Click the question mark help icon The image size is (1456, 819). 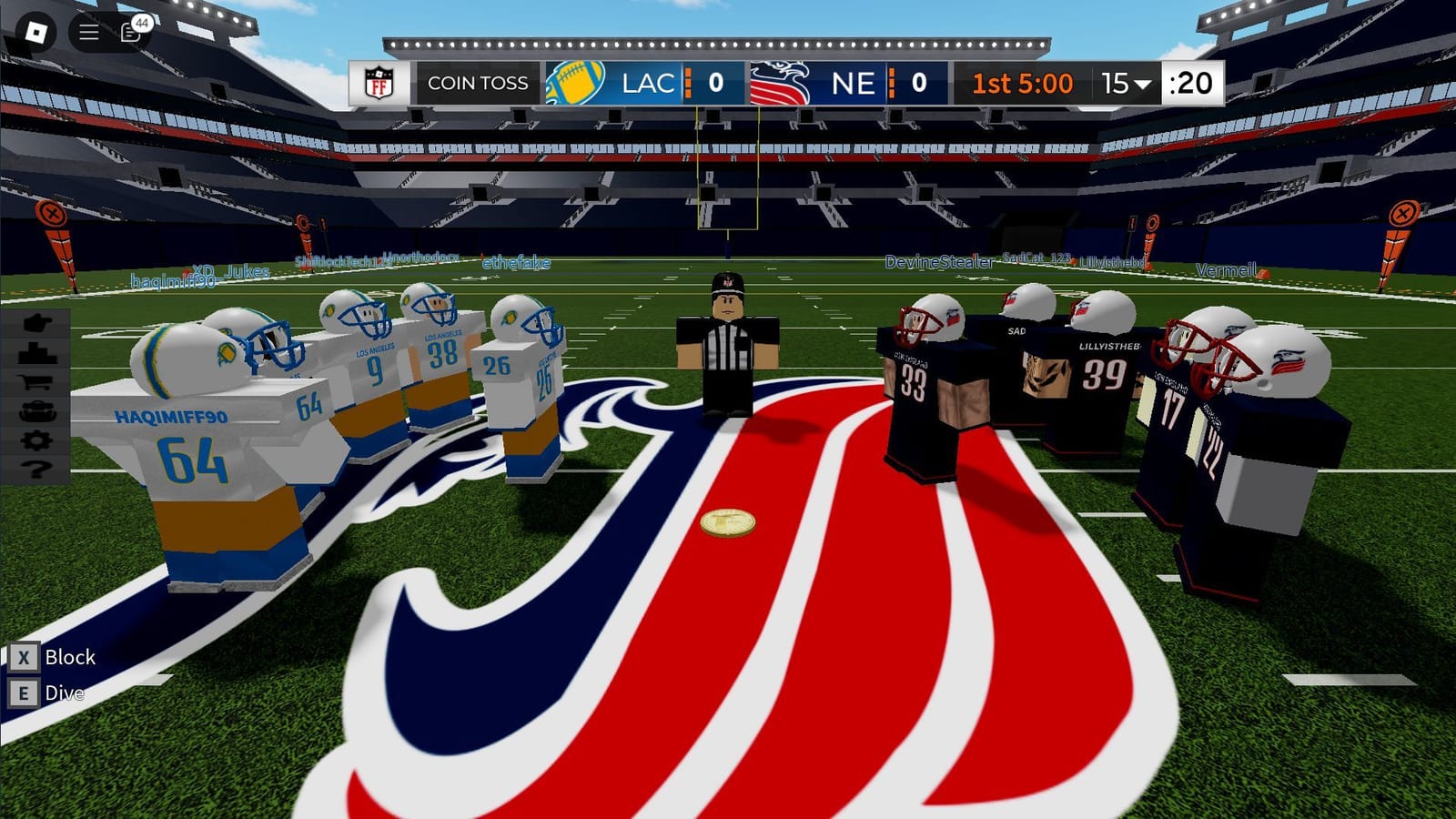(35, 467)
